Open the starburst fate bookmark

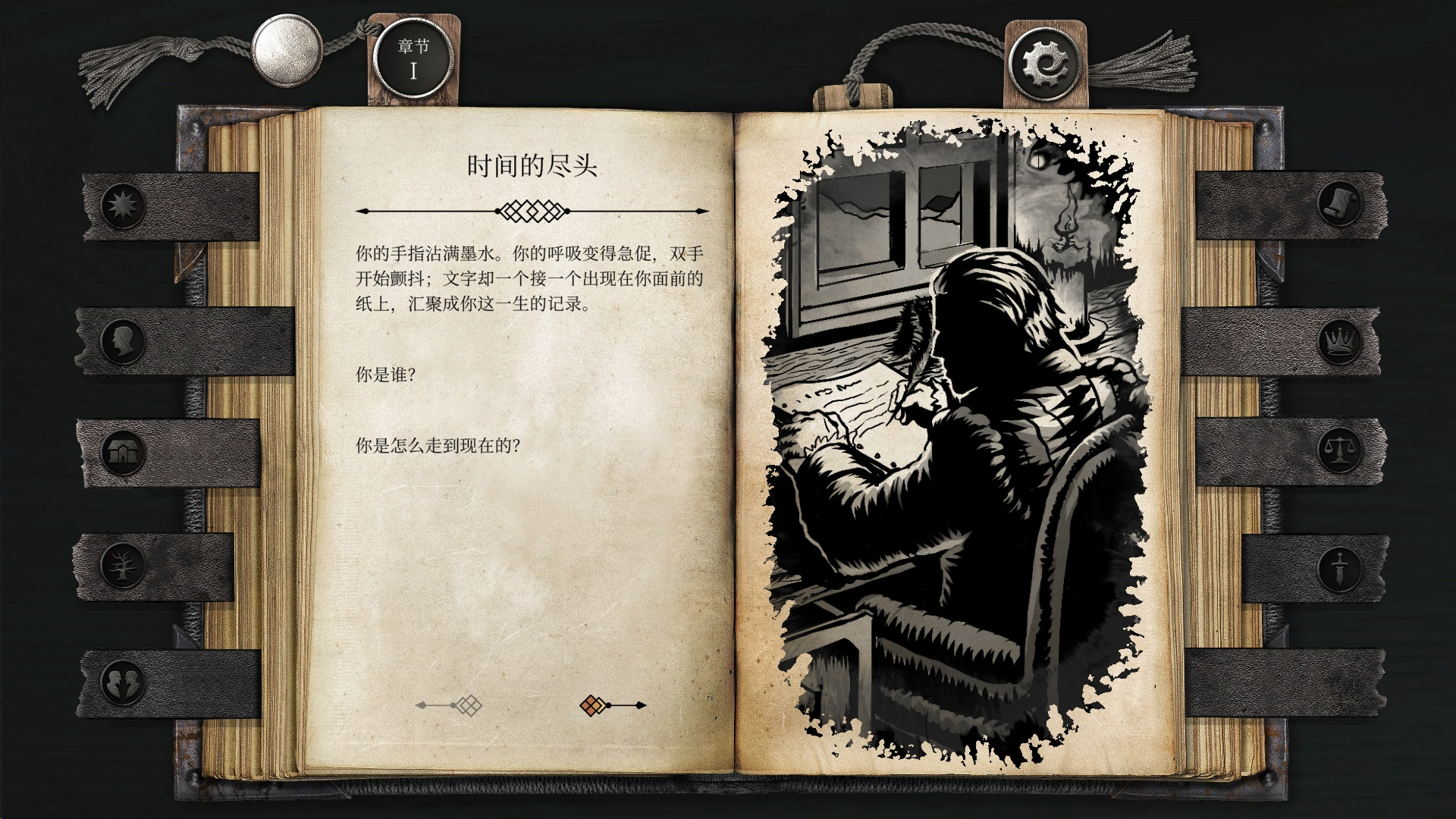121,205
